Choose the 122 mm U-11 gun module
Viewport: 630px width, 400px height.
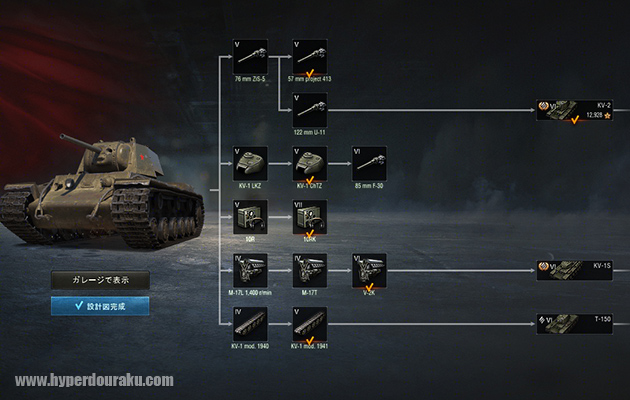click(310, 109)
